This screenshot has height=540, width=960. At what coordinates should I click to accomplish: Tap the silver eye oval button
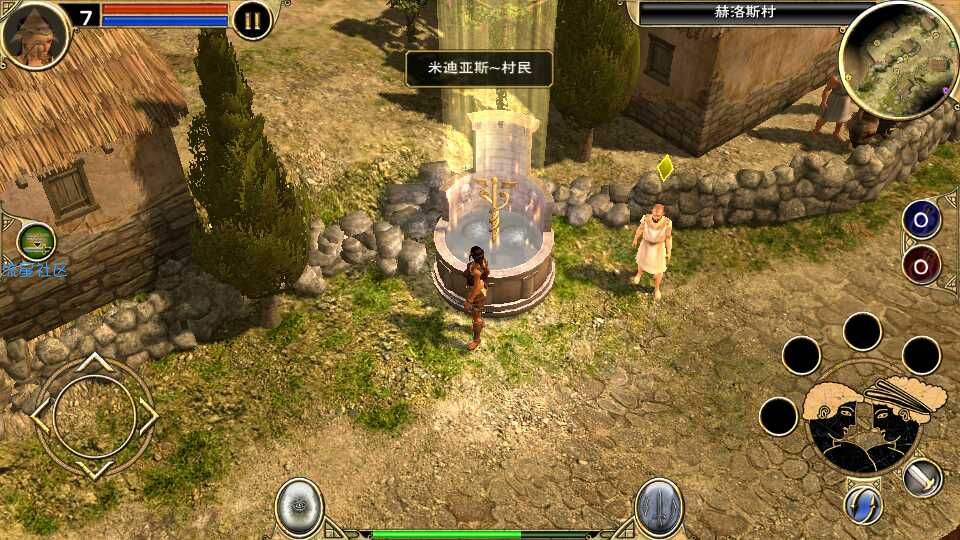(299, 506)
